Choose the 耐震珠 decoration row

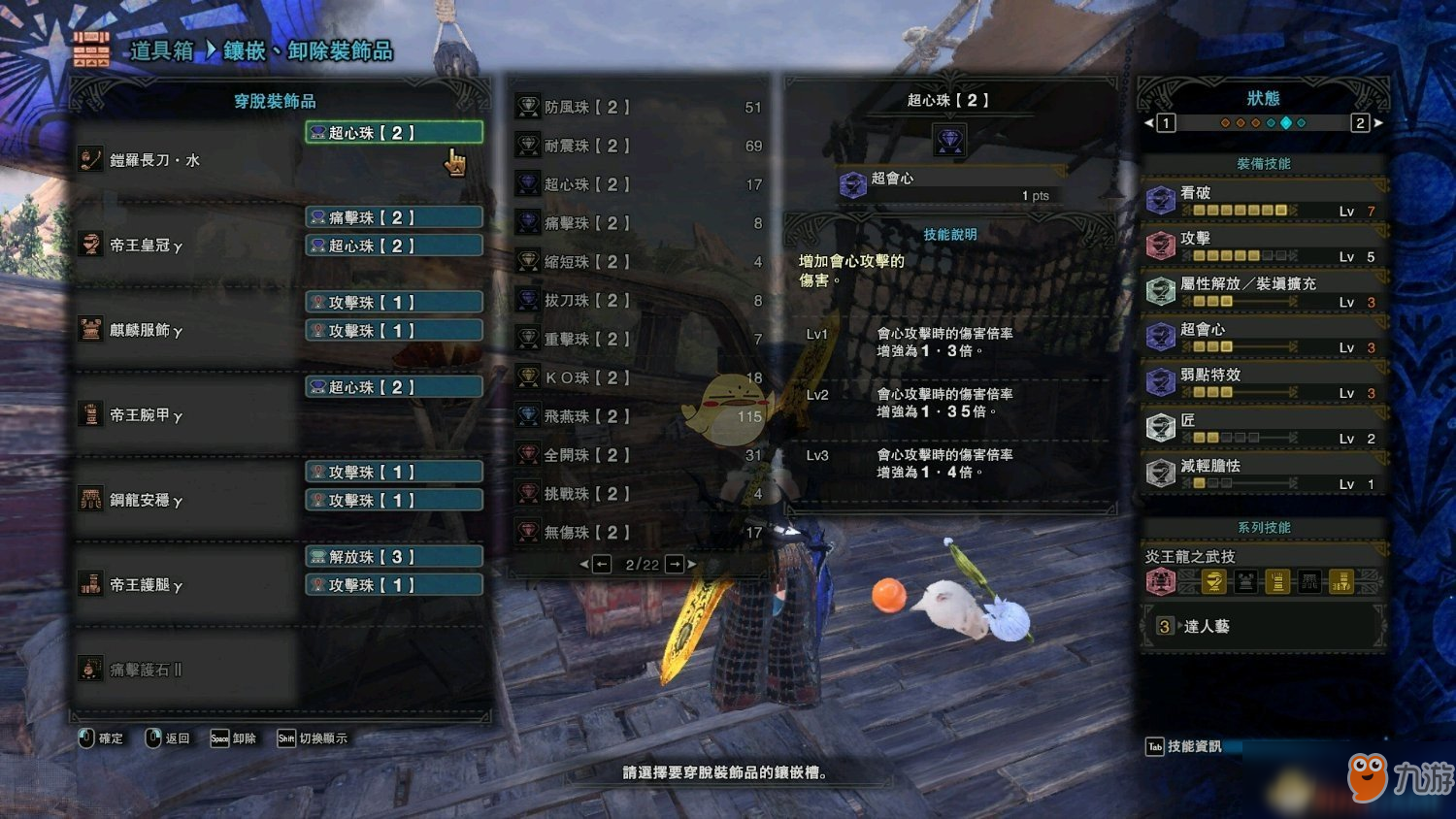pos(641,146)
